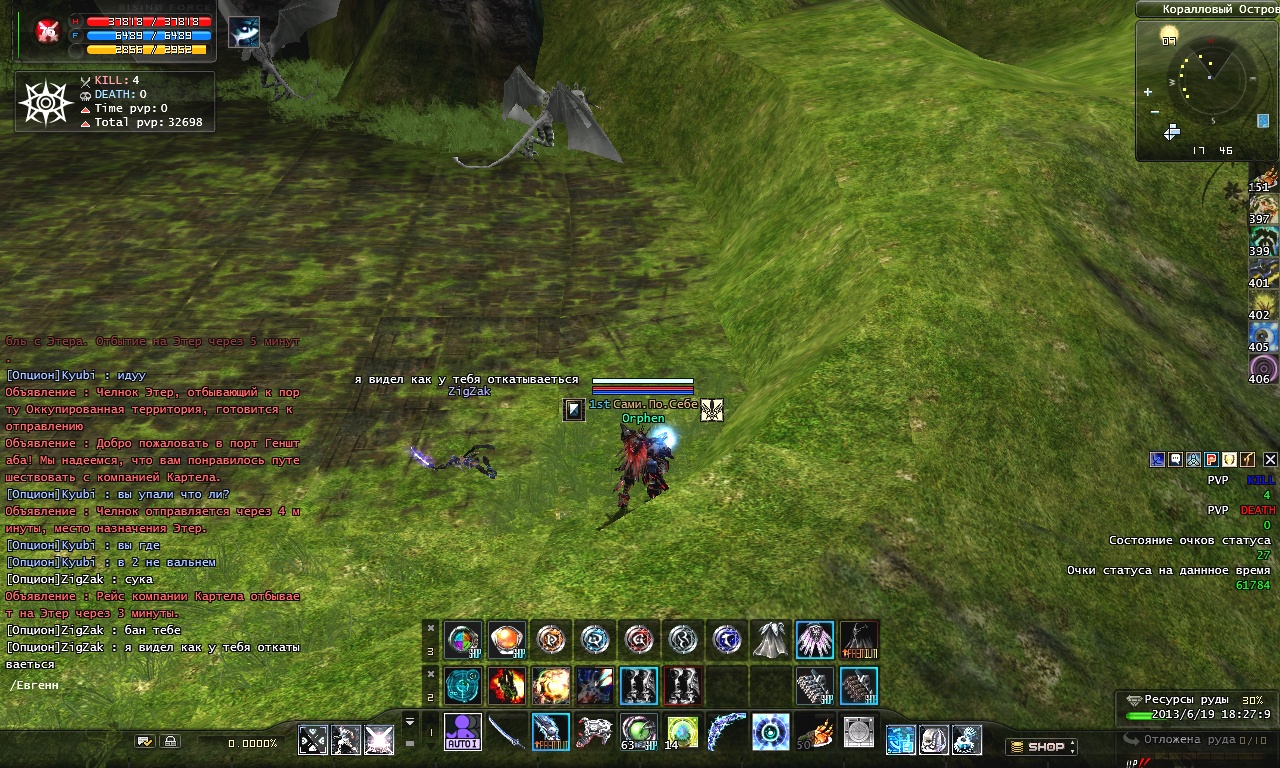The image size is (1280, 768).
Task: Zoom in the minimap with the plus button
Action: pos(1148,92)
